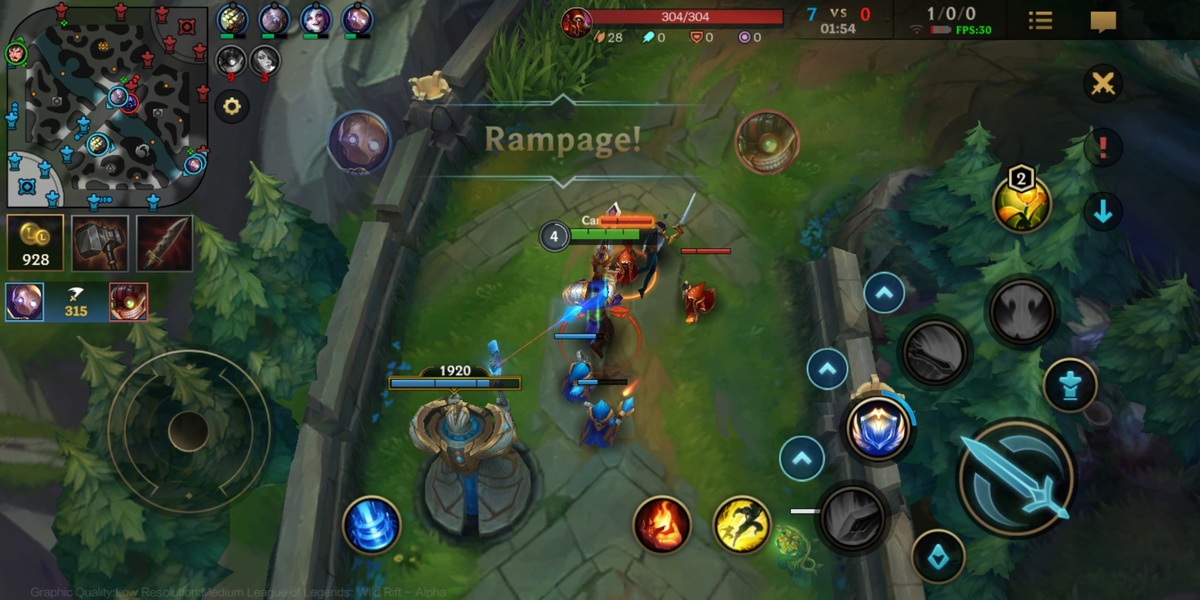Cast the Ignite flame spell
Viewport: 1200px width, 600px height.
(x=662, y=524)
